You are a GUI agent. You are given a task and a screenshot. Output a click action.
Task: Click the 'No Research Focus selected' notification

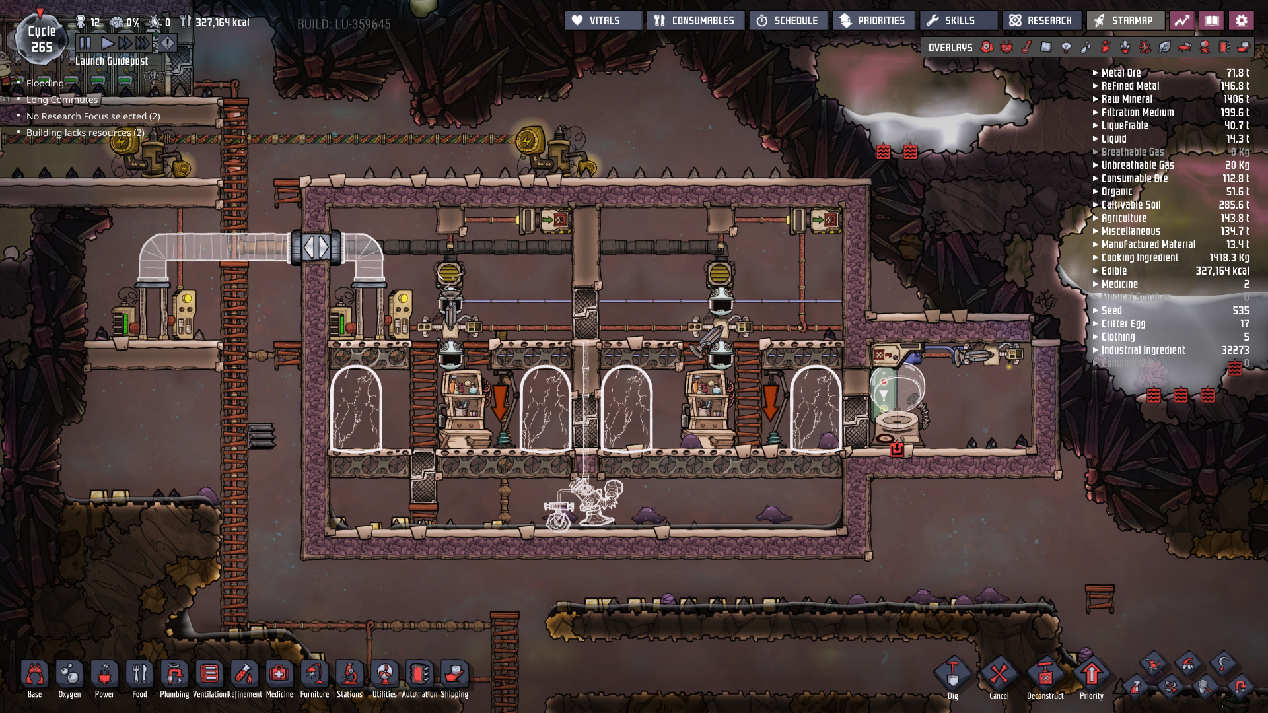point(85,116)
